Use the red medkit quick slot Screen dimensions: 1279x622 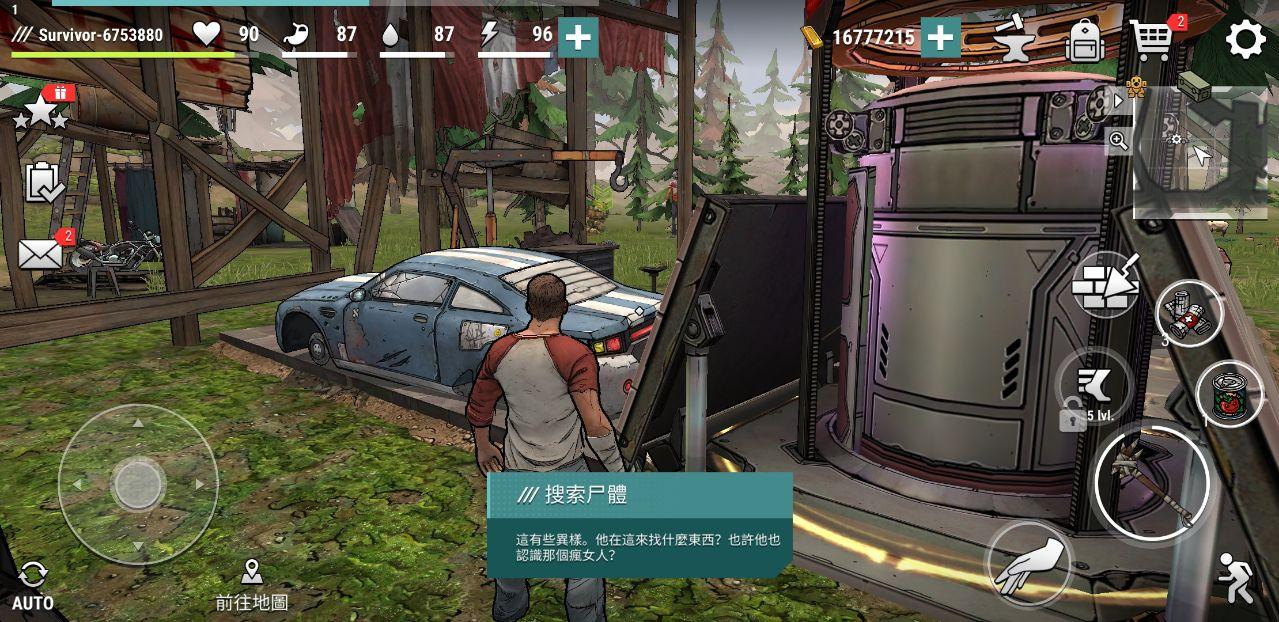(1188, 313)
